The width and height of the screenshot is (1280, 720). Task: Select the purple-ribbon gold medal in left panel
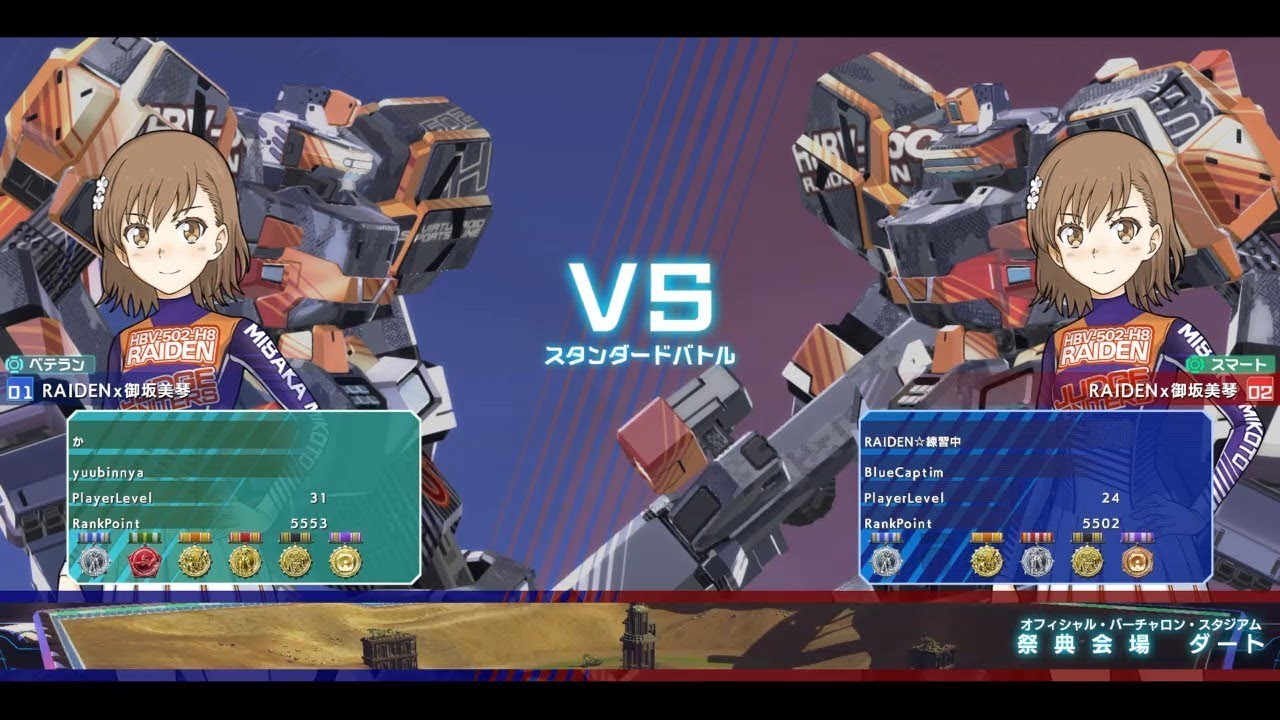[346, 558]
